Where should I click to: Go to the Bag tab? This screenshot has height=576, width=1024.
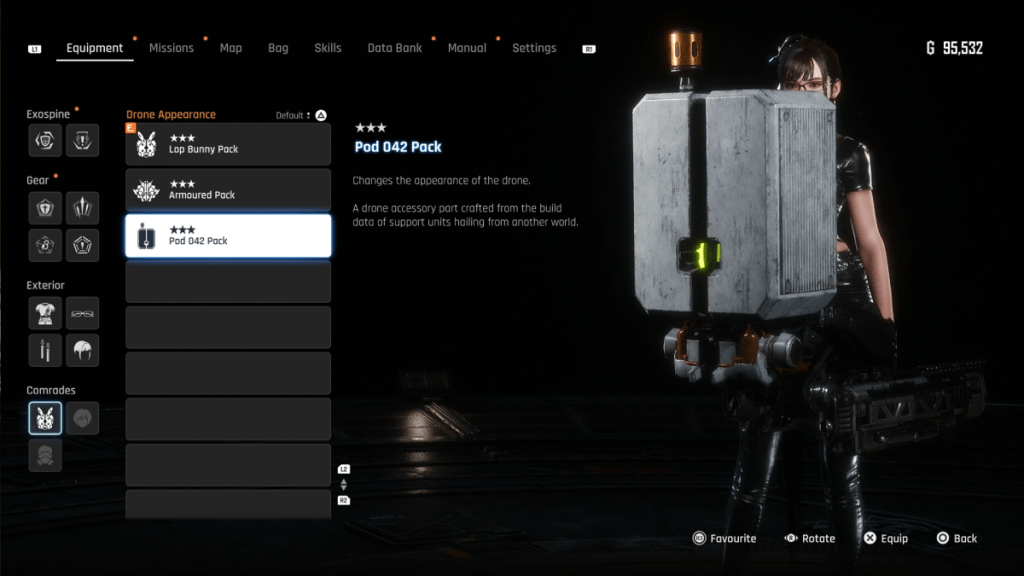(x=278, y=48)
